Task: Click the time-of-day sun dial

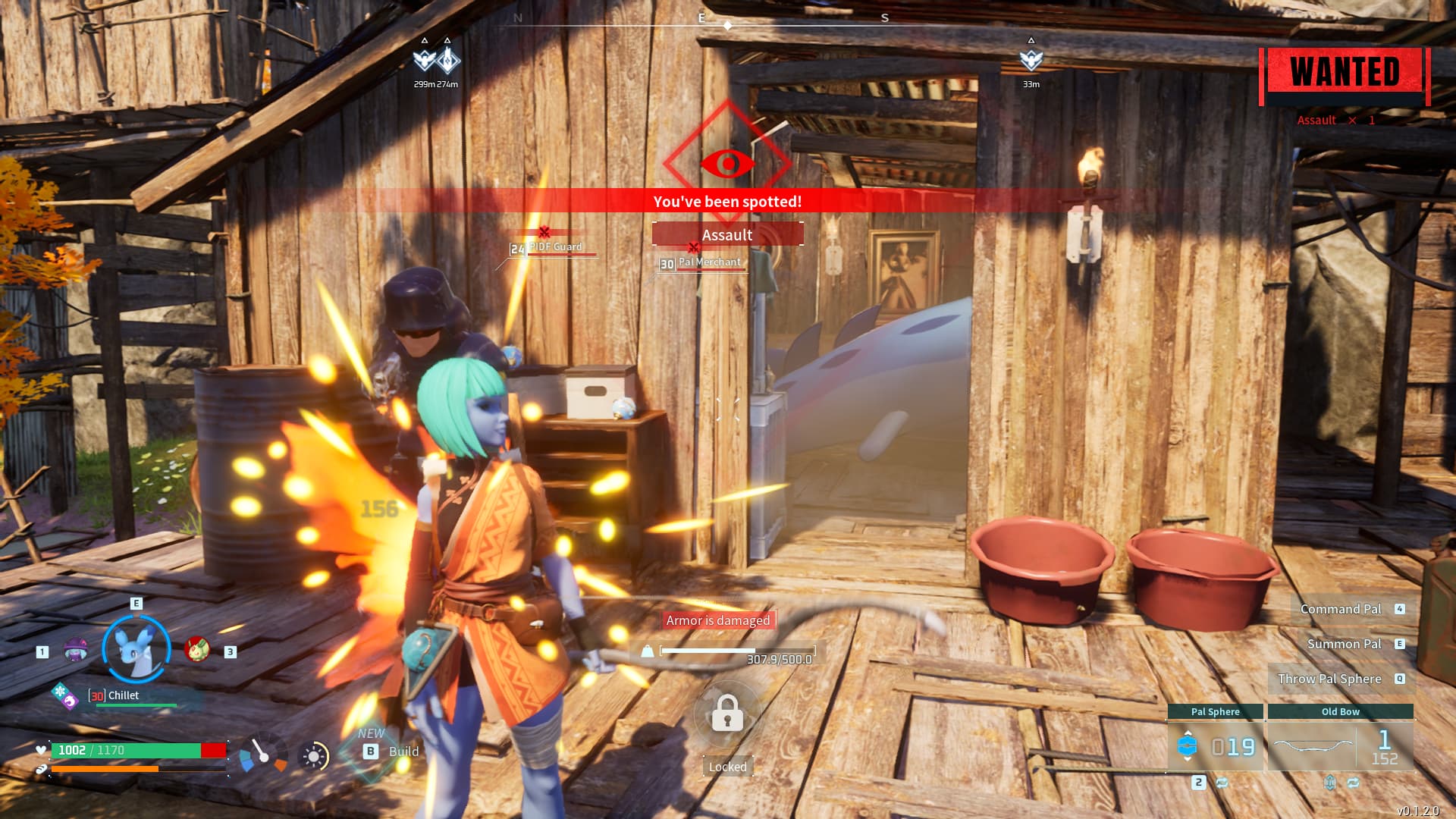Action: pos(314,756)
